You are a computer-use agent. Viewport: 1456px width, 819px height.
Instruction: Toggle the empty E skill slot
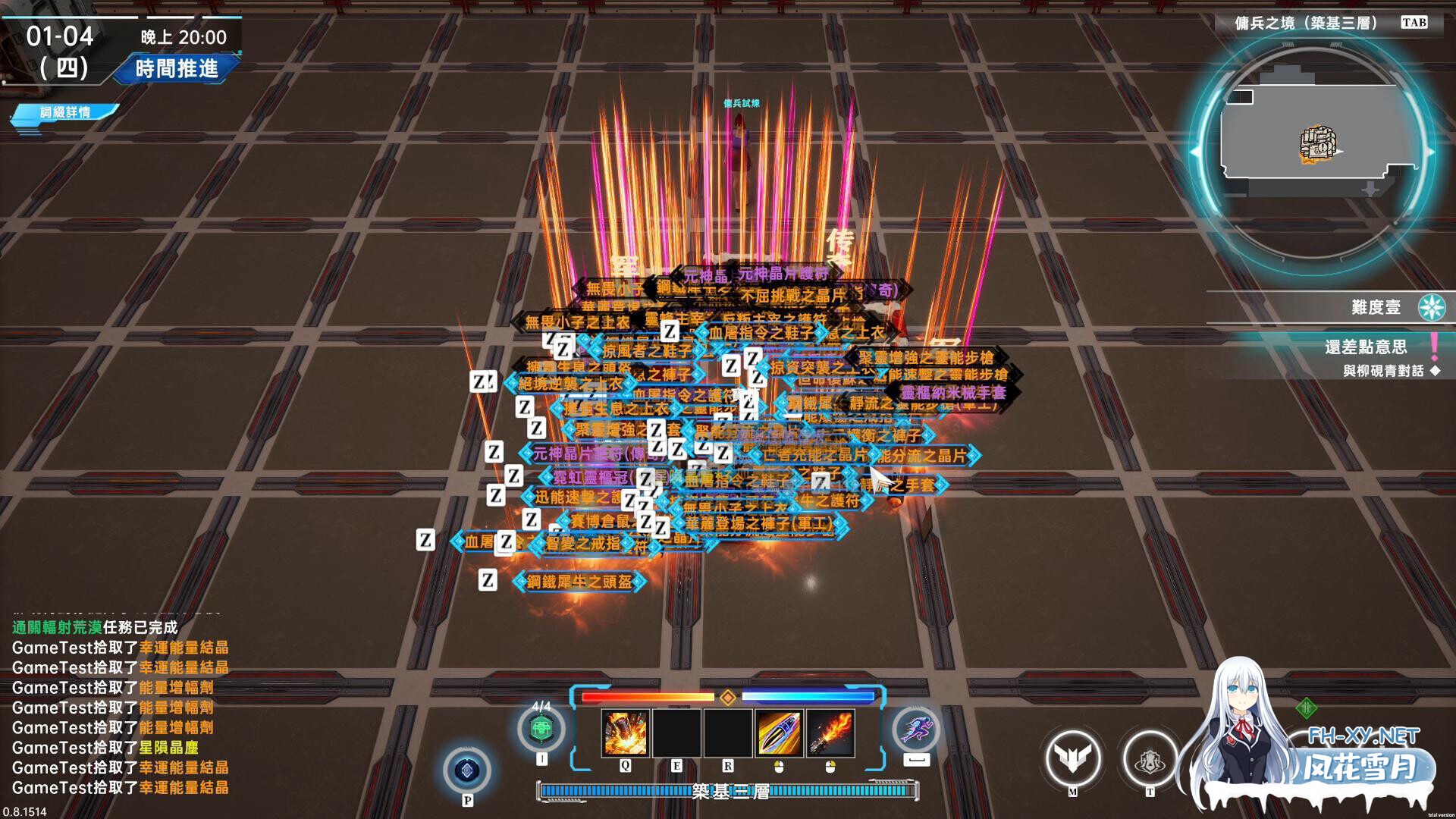(677, 732)
